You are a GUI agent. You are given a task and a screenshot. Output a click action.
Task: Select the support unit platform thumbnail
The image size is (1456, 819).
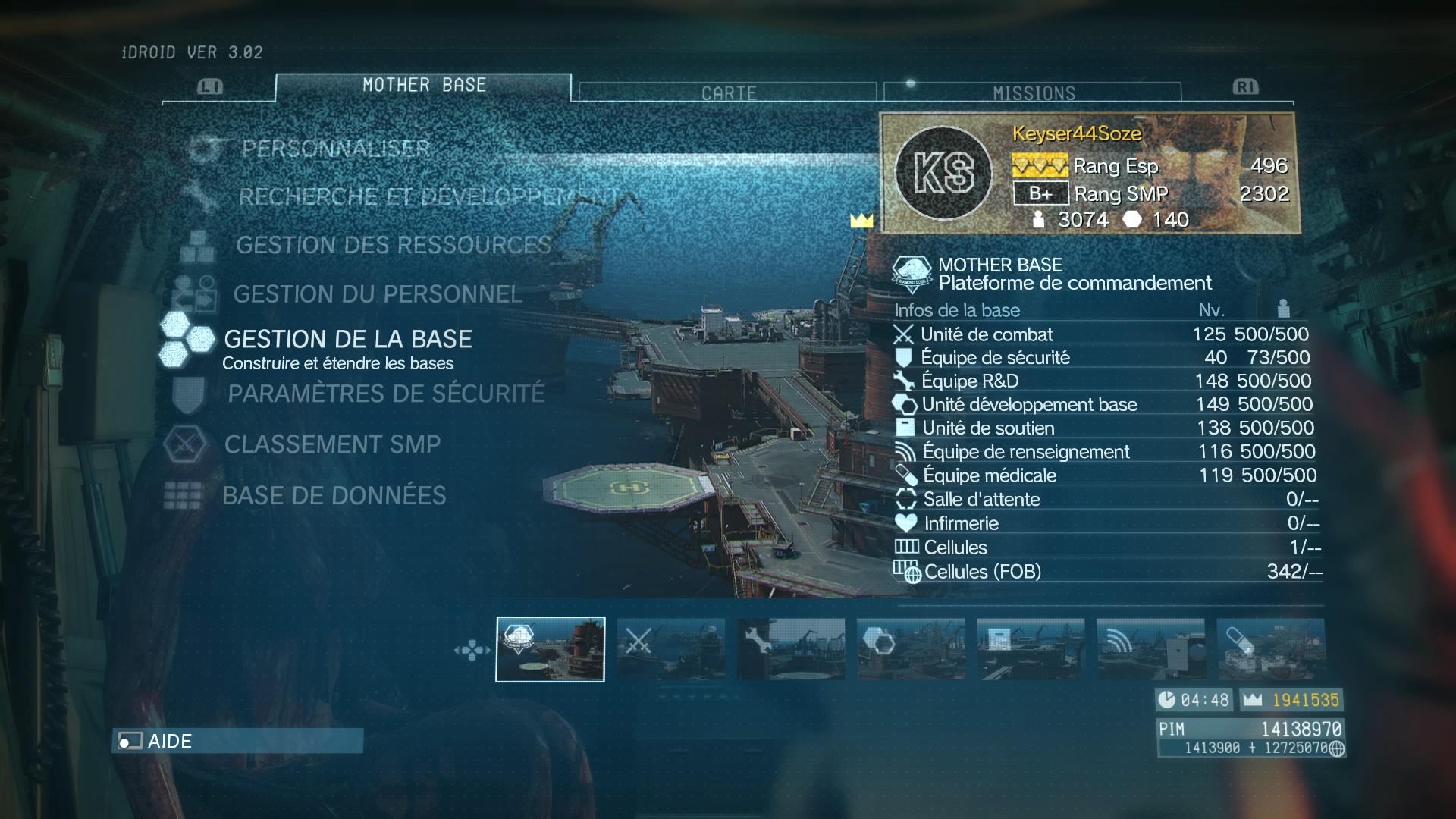point(1030,649)
